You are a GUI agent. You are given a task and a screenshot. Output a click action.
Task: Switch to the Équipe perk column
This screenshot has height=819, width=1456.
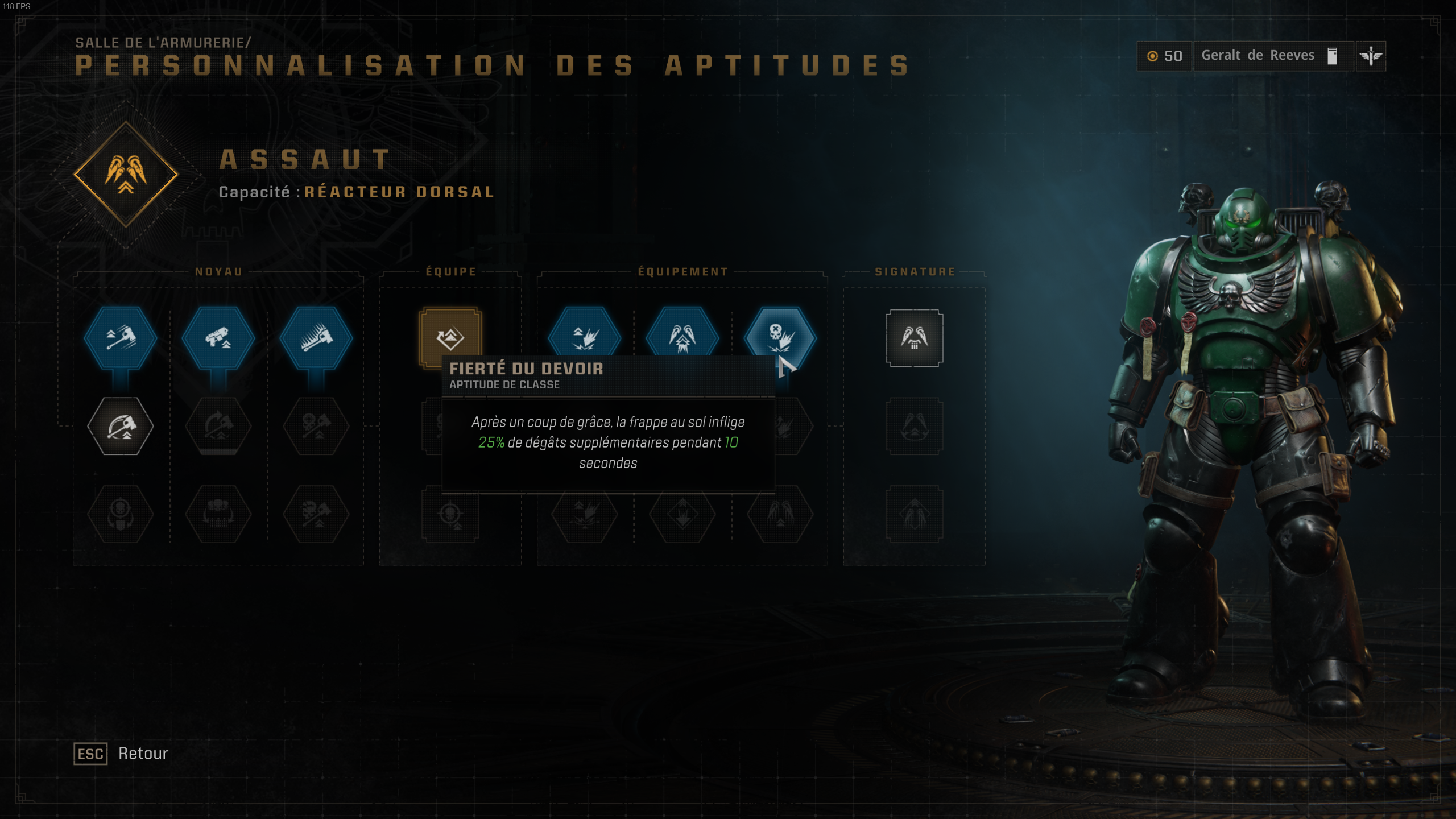451,271
